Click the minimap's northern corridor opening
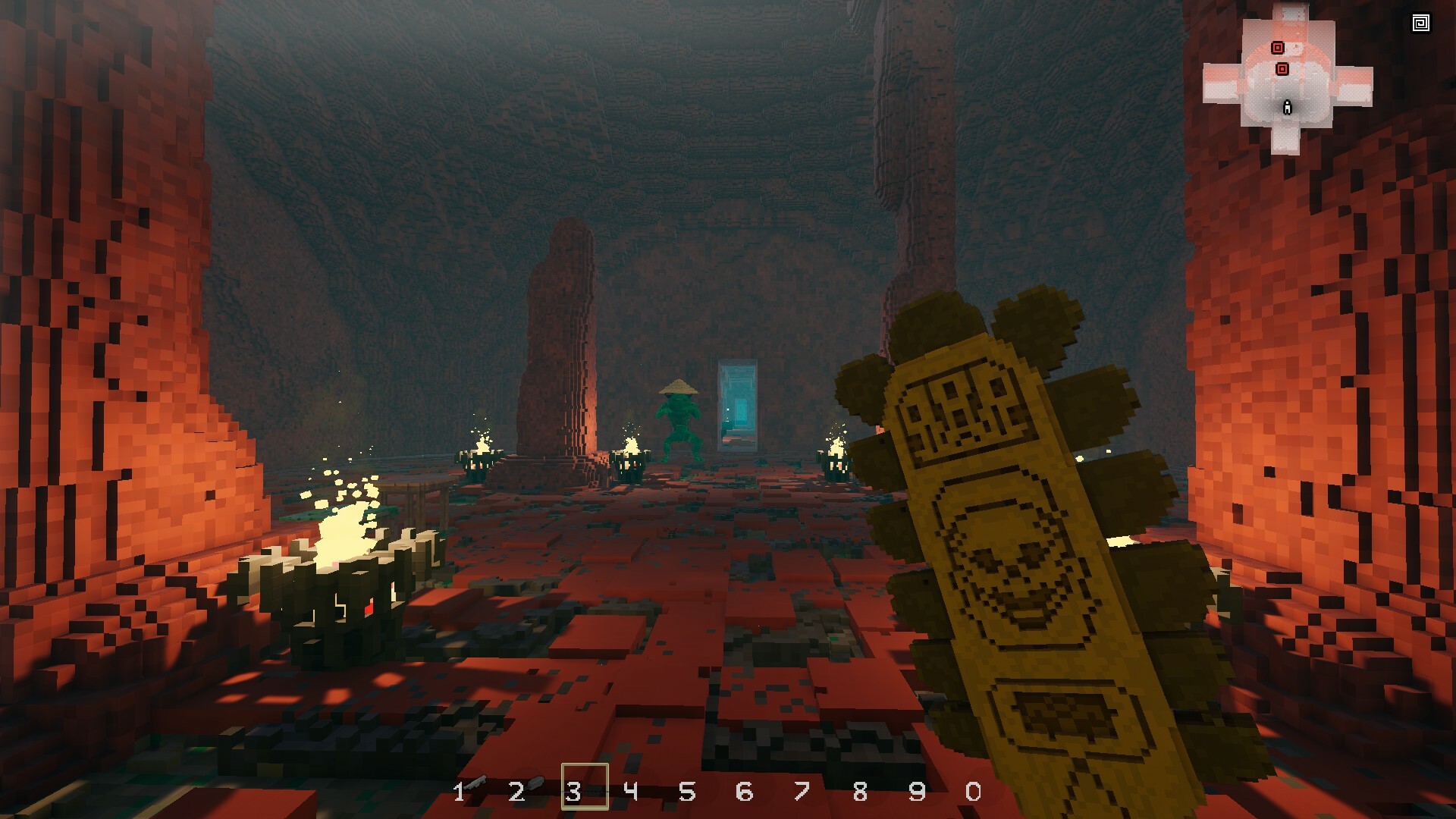 tap(1291, 8)
